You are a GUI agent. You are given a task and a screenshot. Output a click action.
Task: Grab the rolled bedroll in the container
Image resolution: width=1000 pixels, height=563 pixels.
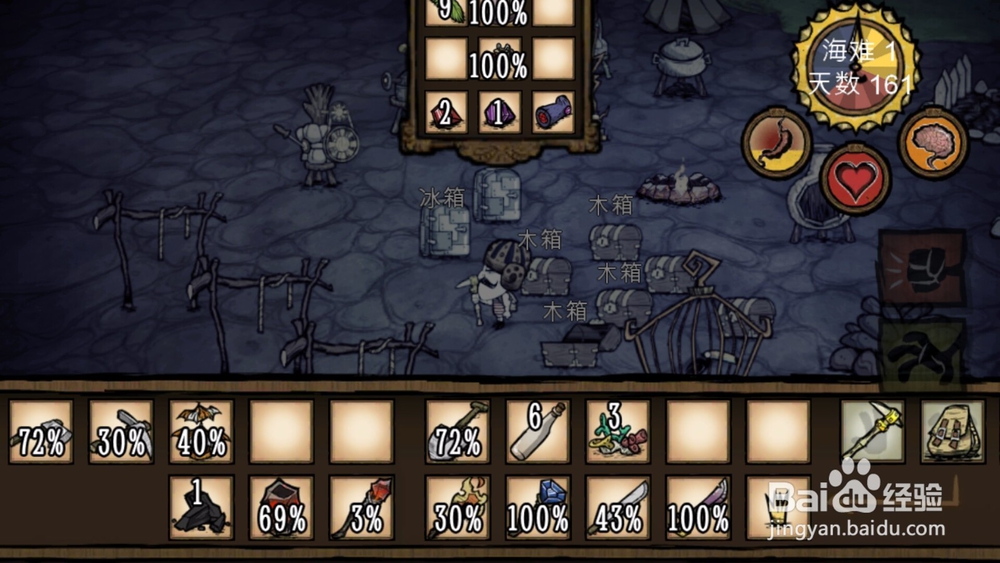point(553,112)
